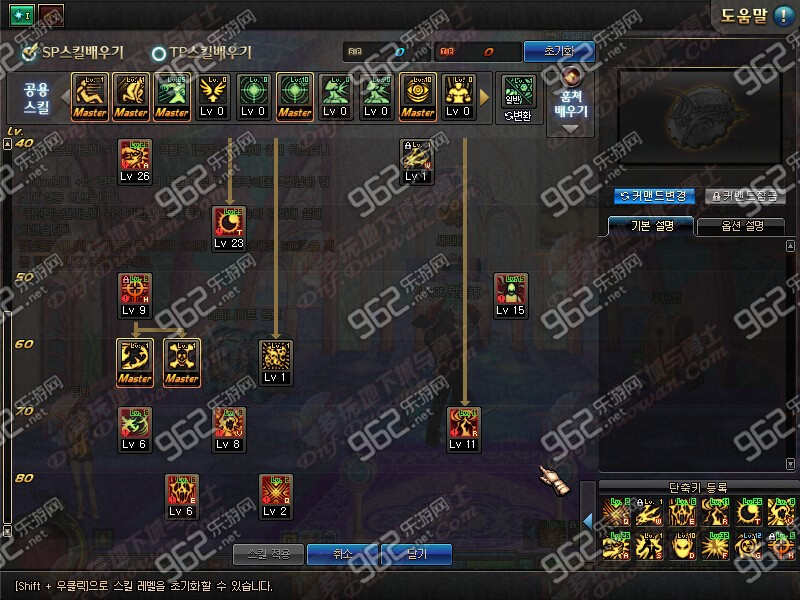The height and width of the screenshot is (600, 800).
Task: Select the skull and crossbones Master skill
Action: (x=181, y=361)
